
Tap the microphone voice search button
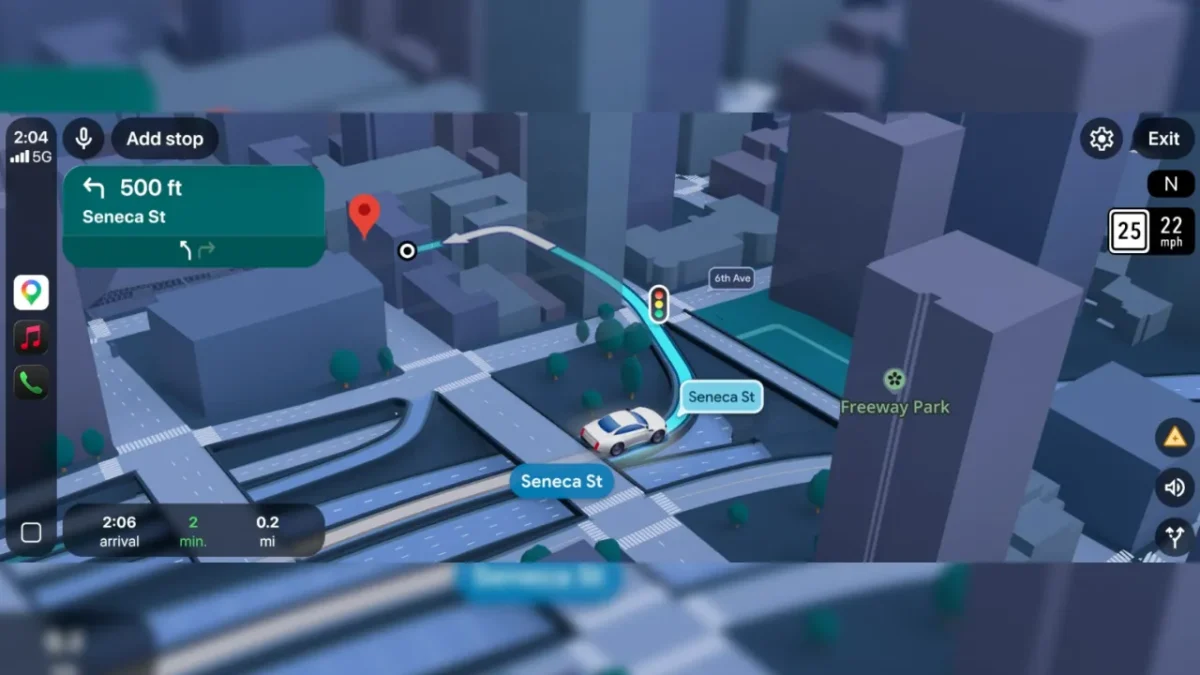[84, 139]
